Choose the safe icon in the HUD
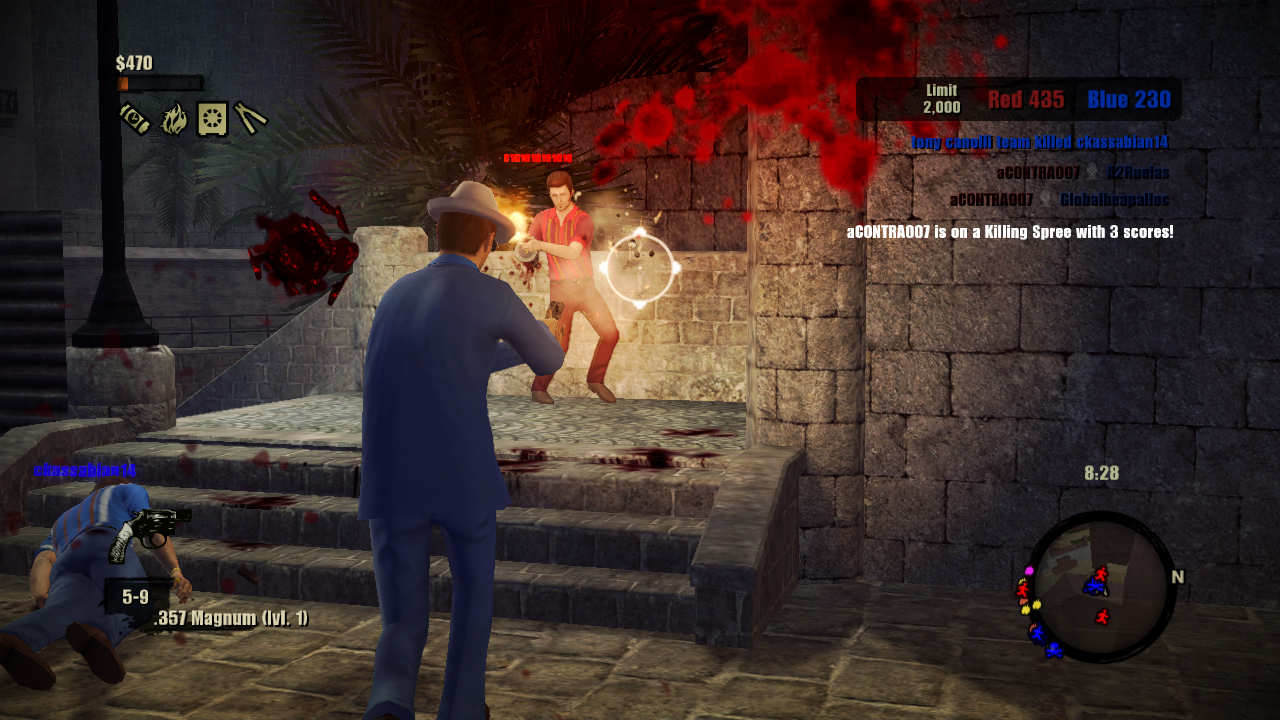Viewport: 1280px width, 720px height. coord(212,118)
